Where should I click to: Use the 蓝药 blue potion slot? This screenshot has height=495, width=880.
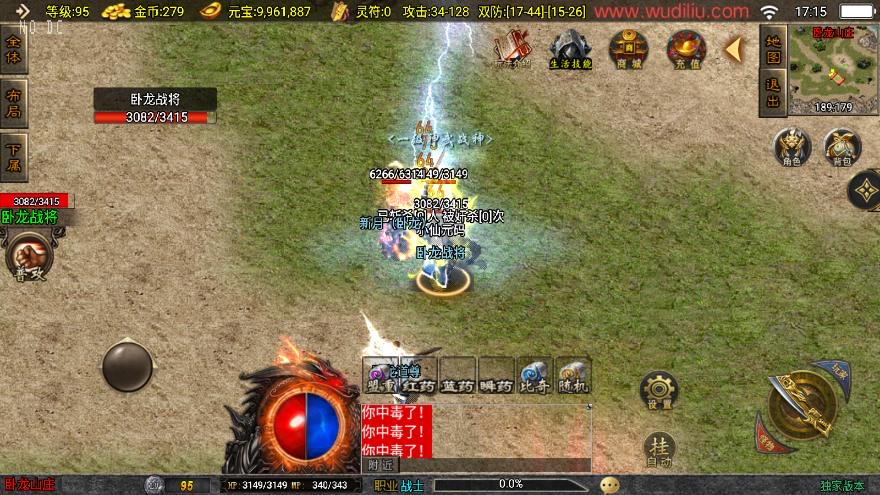point(457,373)
